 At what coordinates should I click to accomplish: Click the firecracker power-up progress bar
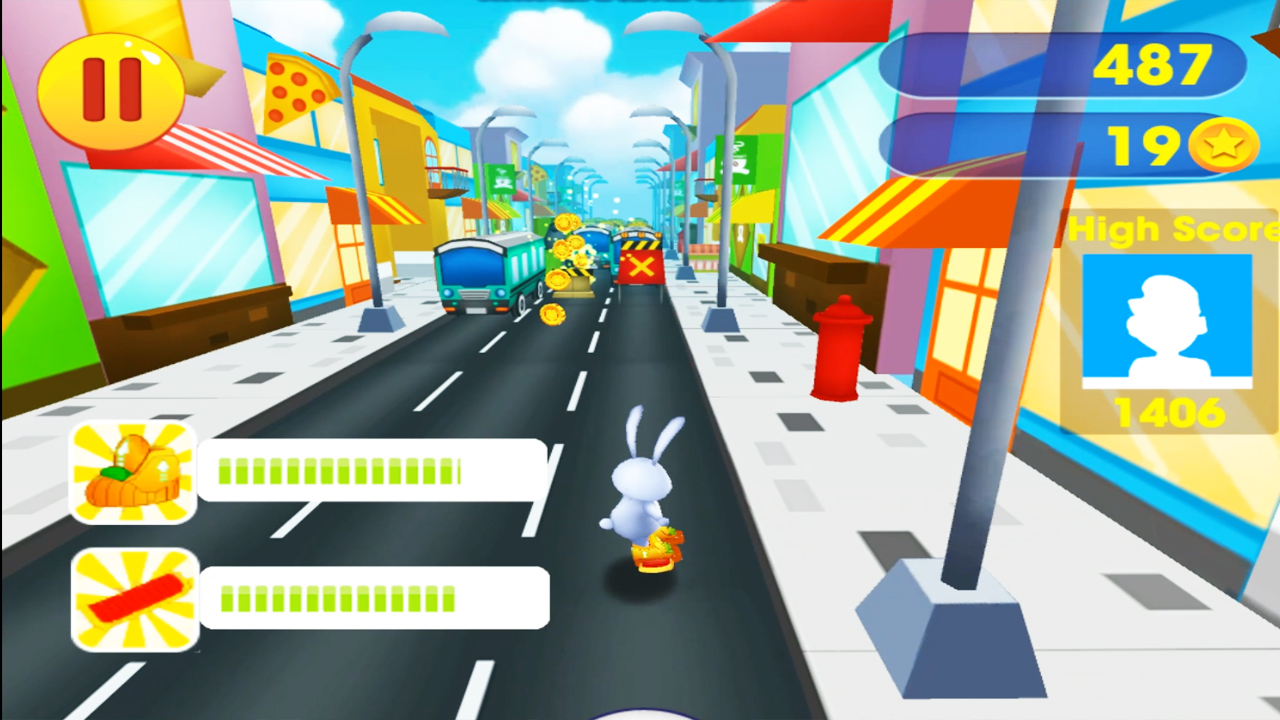point(373,597)
